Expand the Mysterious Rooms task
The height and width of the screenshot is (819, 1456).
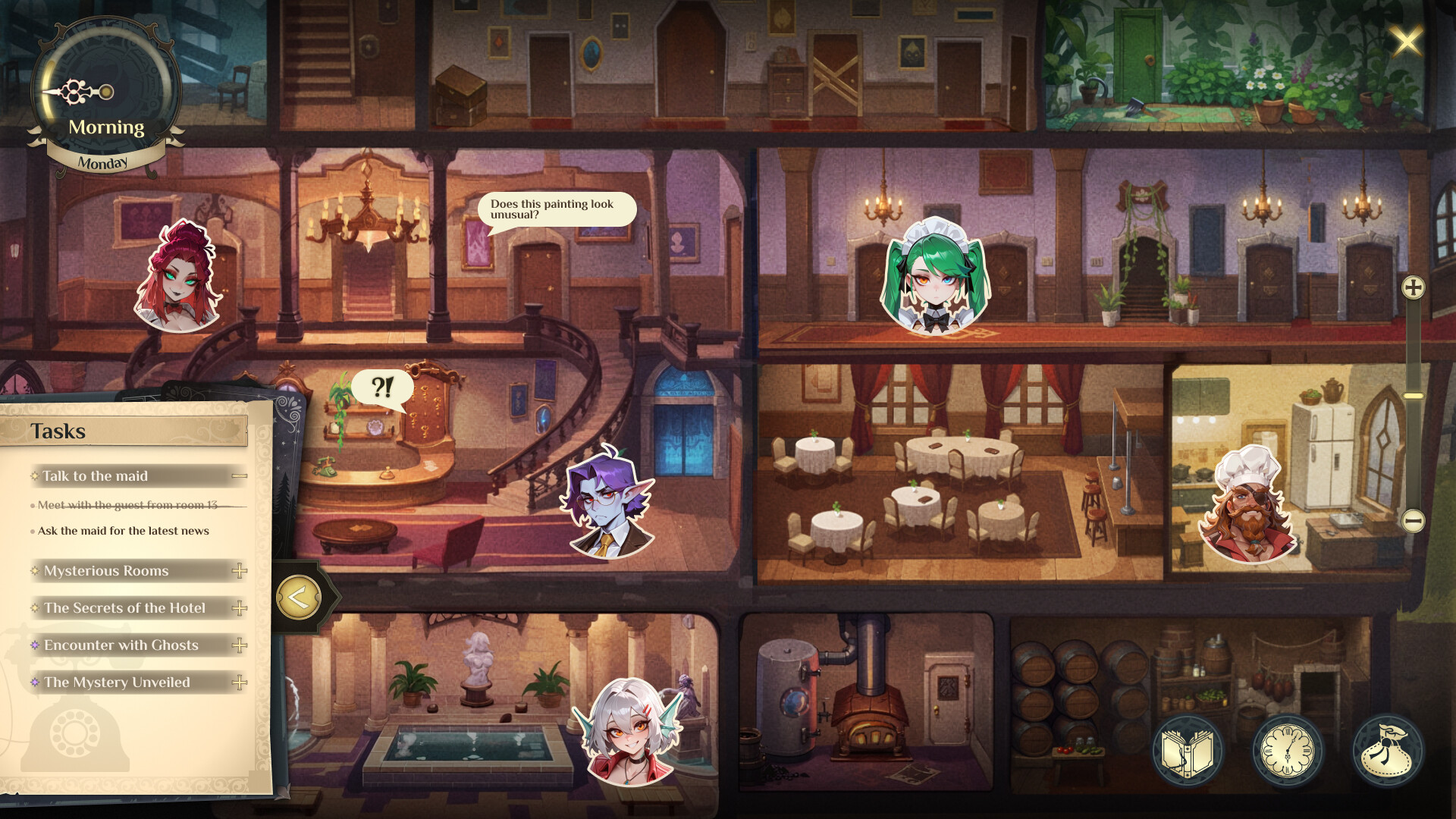(240, 570)
